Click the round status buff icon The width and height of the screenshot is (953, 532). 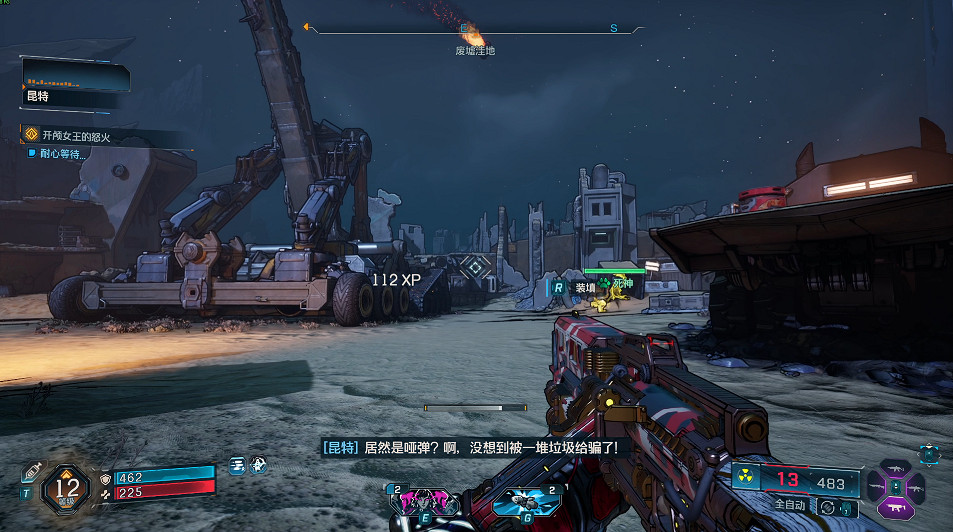257,464
